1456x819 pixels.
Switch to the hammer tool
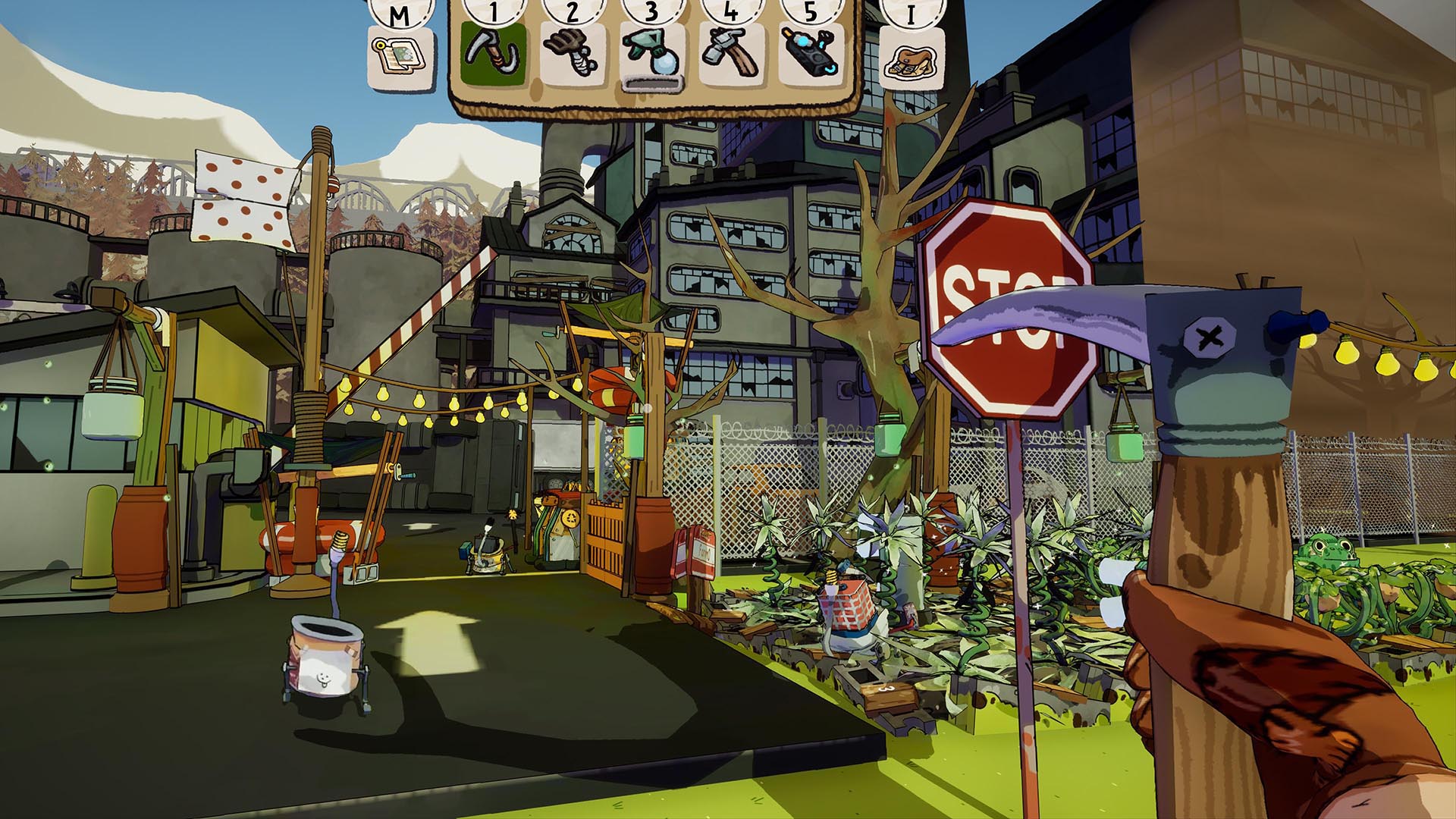(x=730, y=54)
